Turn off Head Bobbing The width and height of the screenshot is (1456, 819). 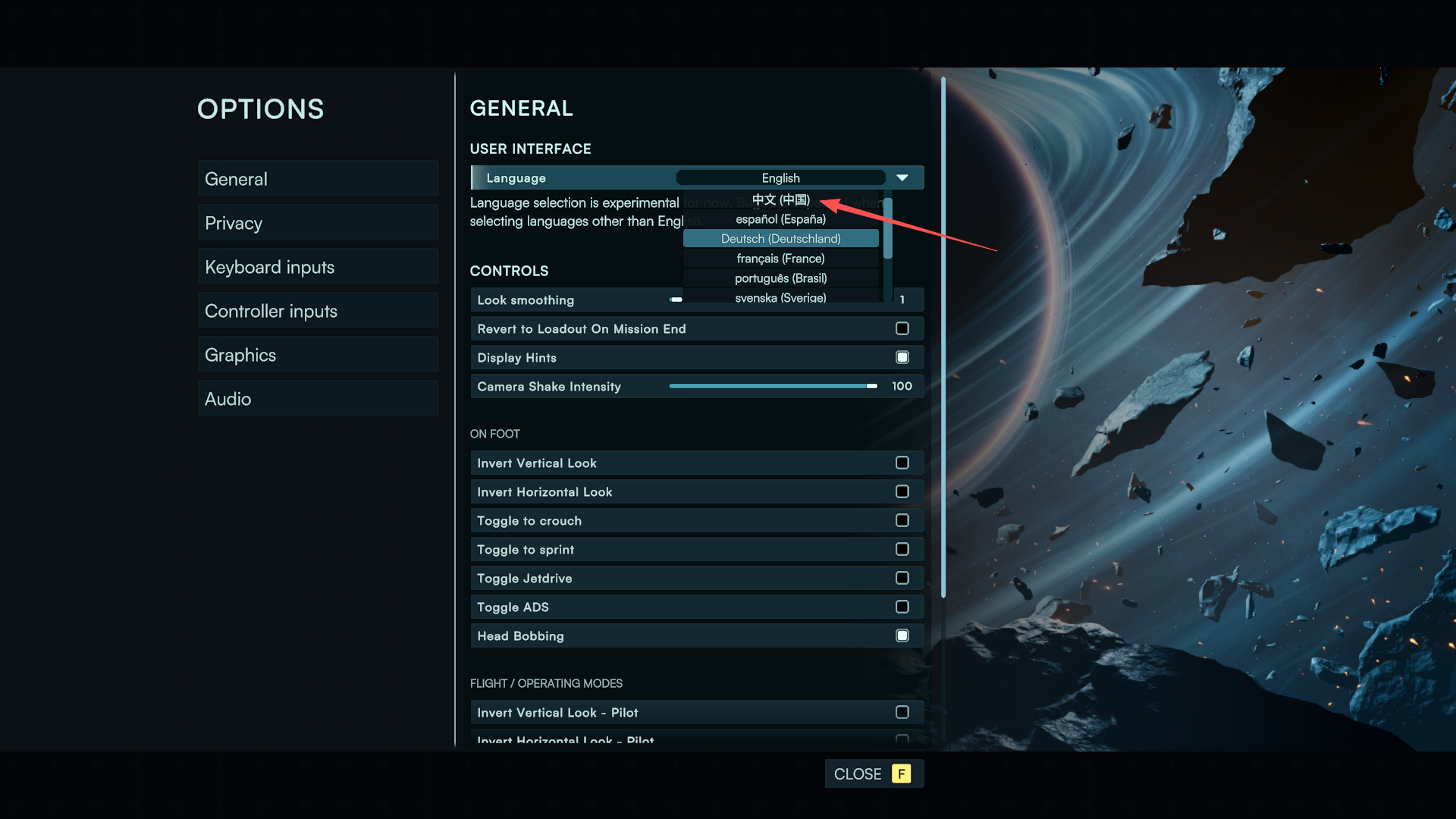coord(902,635)
